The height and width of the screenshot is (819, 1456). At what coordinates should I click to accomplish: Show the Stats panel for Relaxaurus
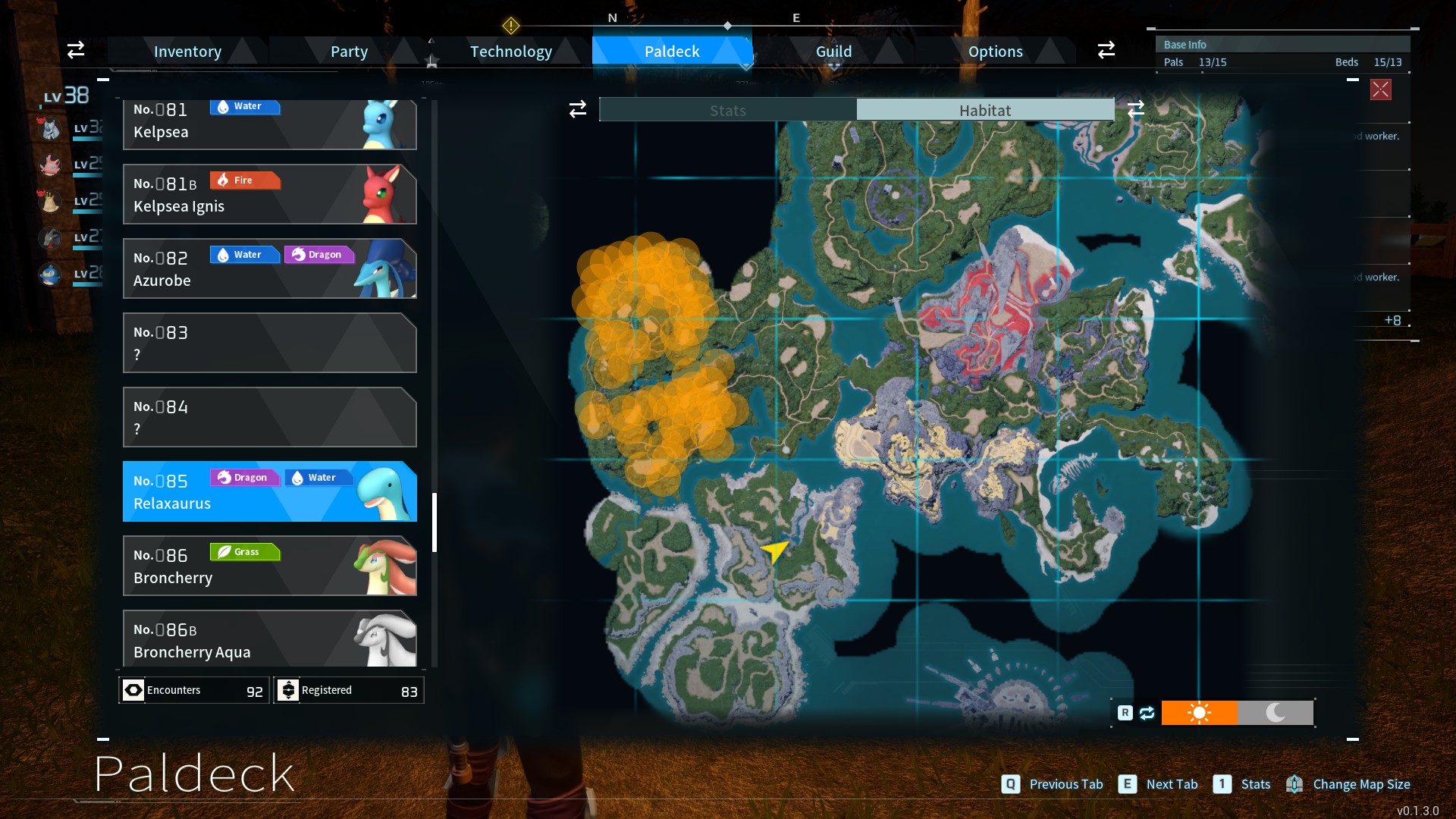coord(727,111)
